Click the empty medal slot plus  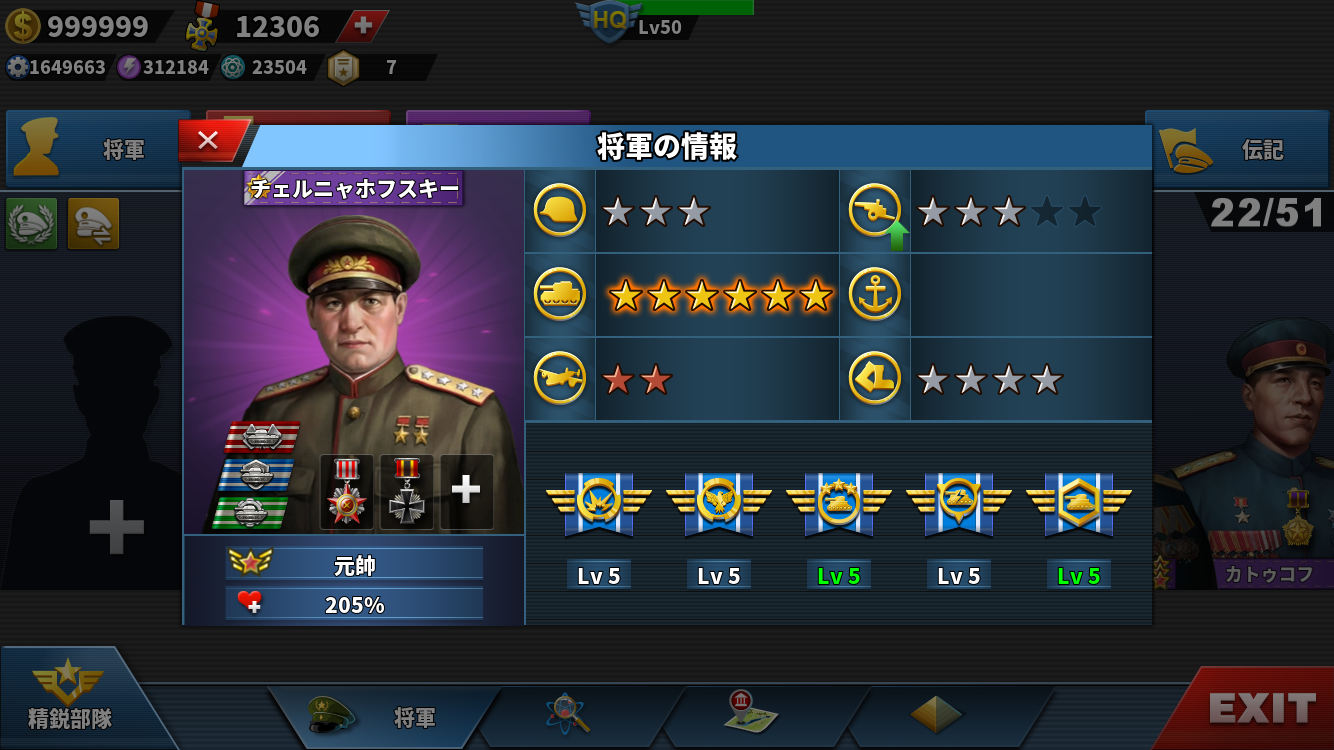pos(466,490)
